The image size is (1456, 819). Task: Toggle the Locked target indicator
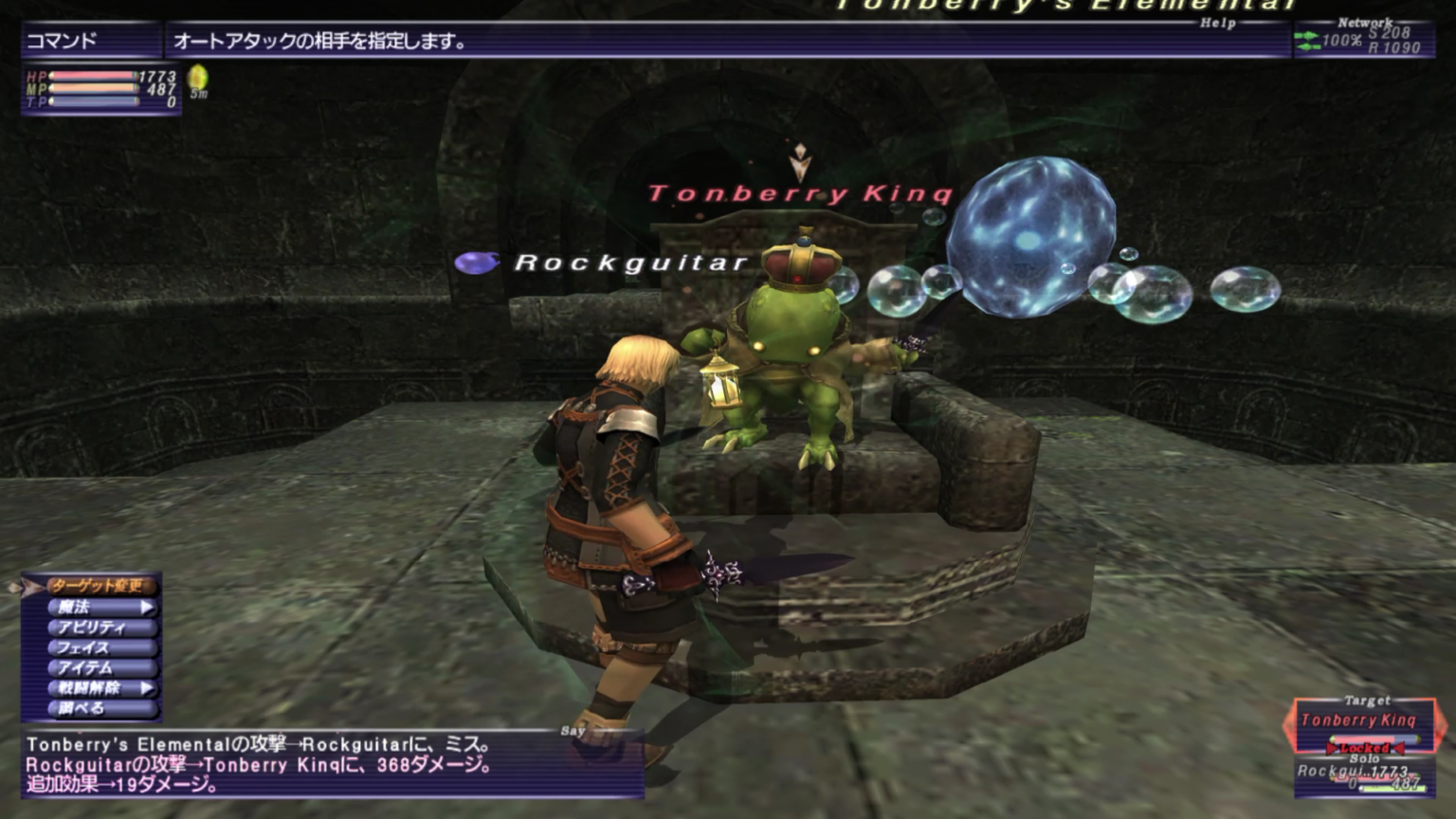click(x=1365, y=746)
